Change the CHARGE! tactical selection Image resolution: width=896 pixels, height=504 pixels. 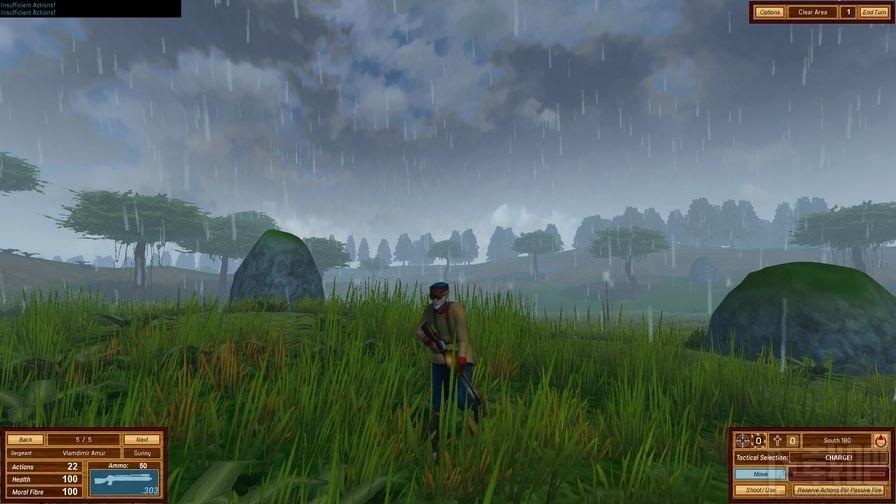point(838,457)
